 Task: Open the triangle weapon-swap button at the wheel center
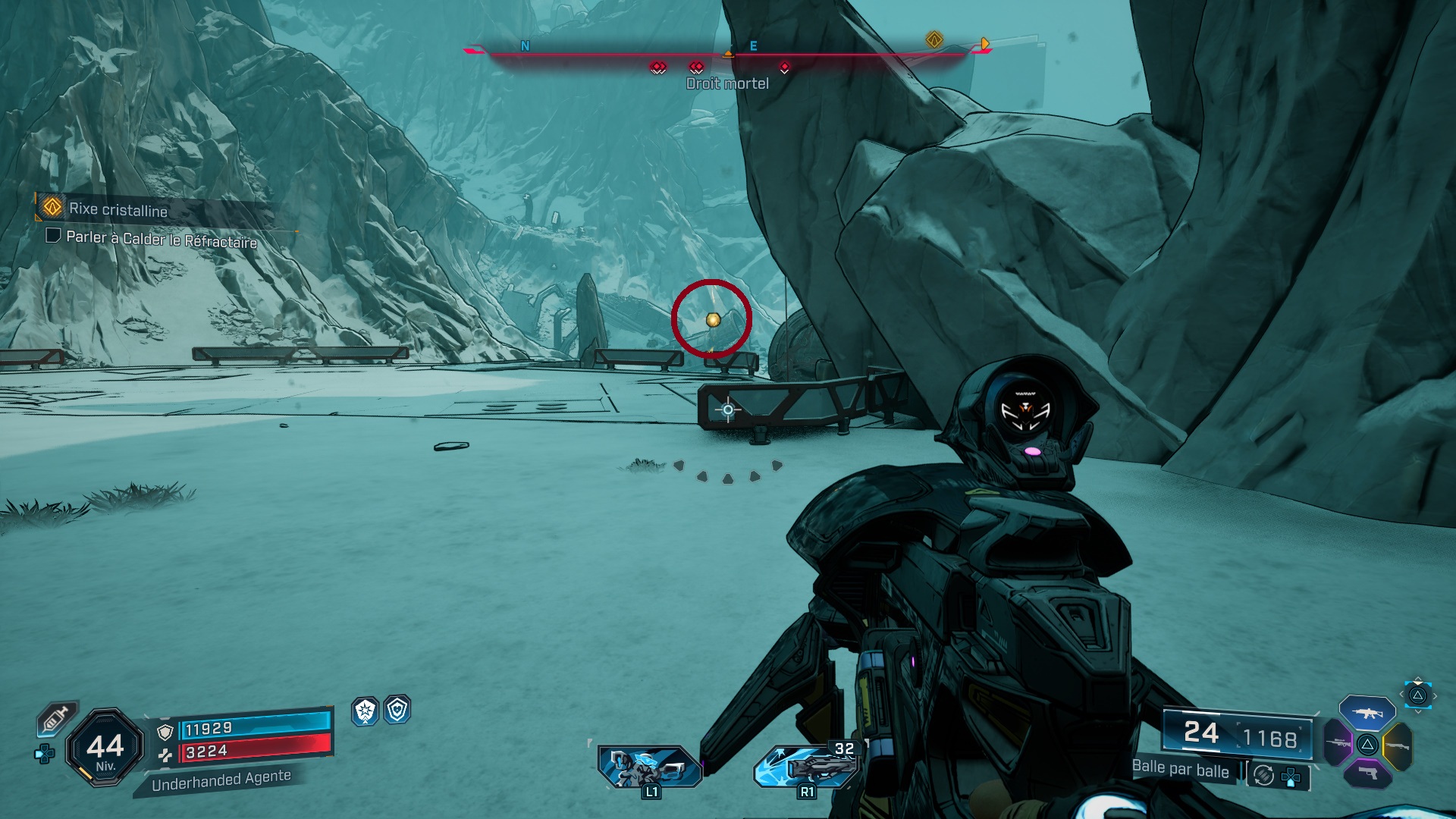click(1367, 745)
